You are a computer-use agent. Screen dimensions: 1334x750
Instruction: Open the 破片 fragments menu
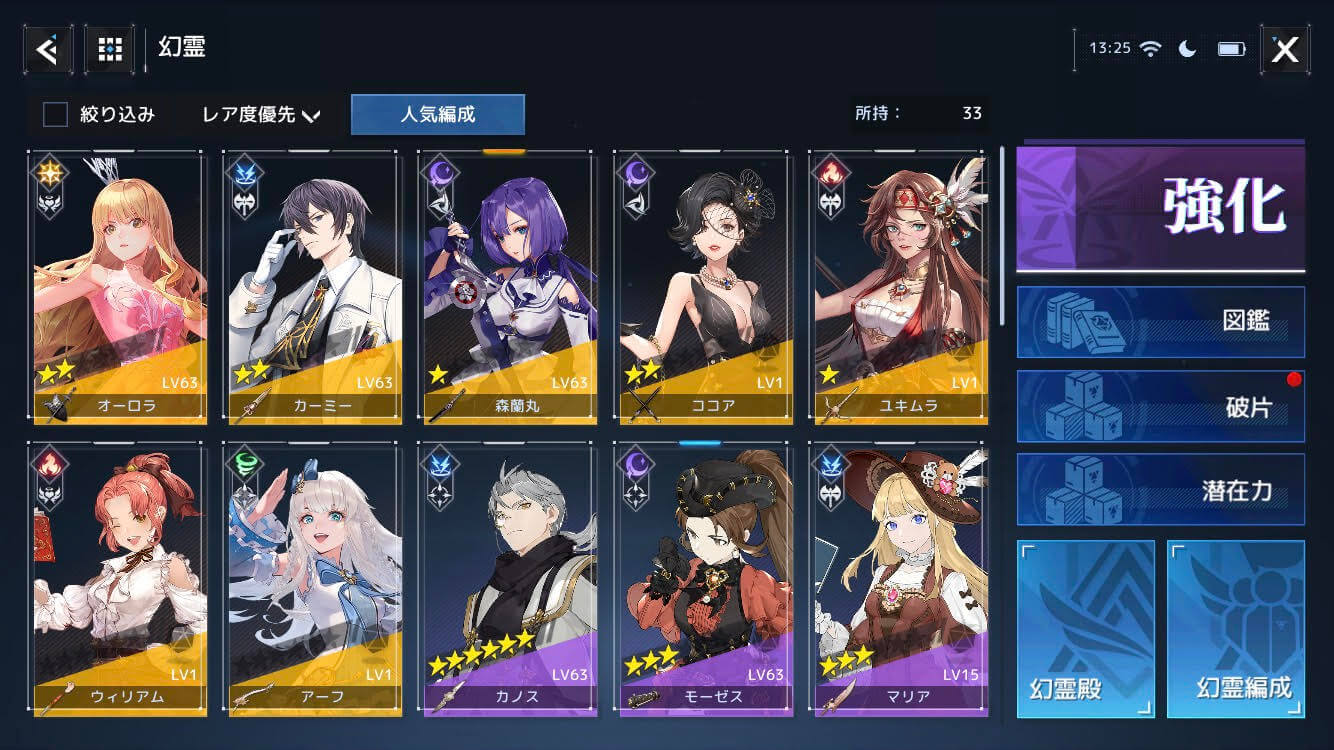click(x=1160, y=407)
